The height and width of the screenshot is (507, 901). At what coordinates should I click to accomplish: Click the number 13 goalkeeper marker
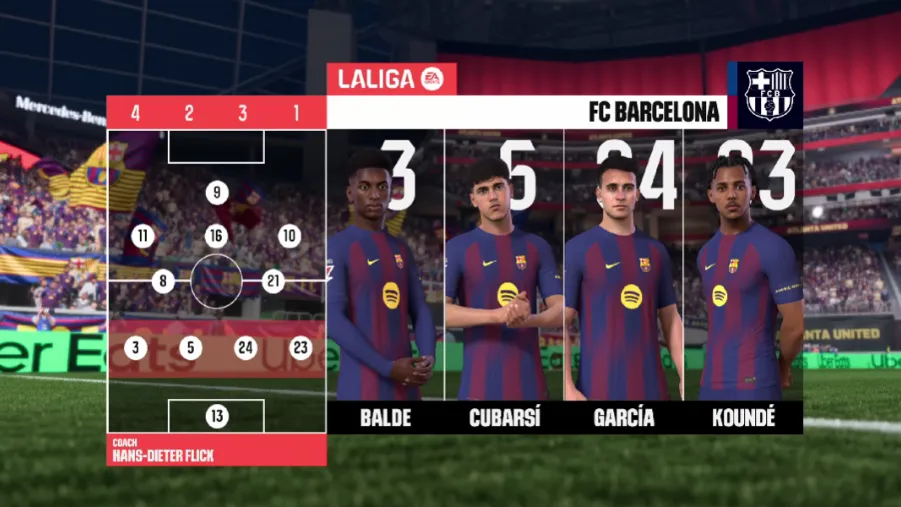[x=217, y=416]
